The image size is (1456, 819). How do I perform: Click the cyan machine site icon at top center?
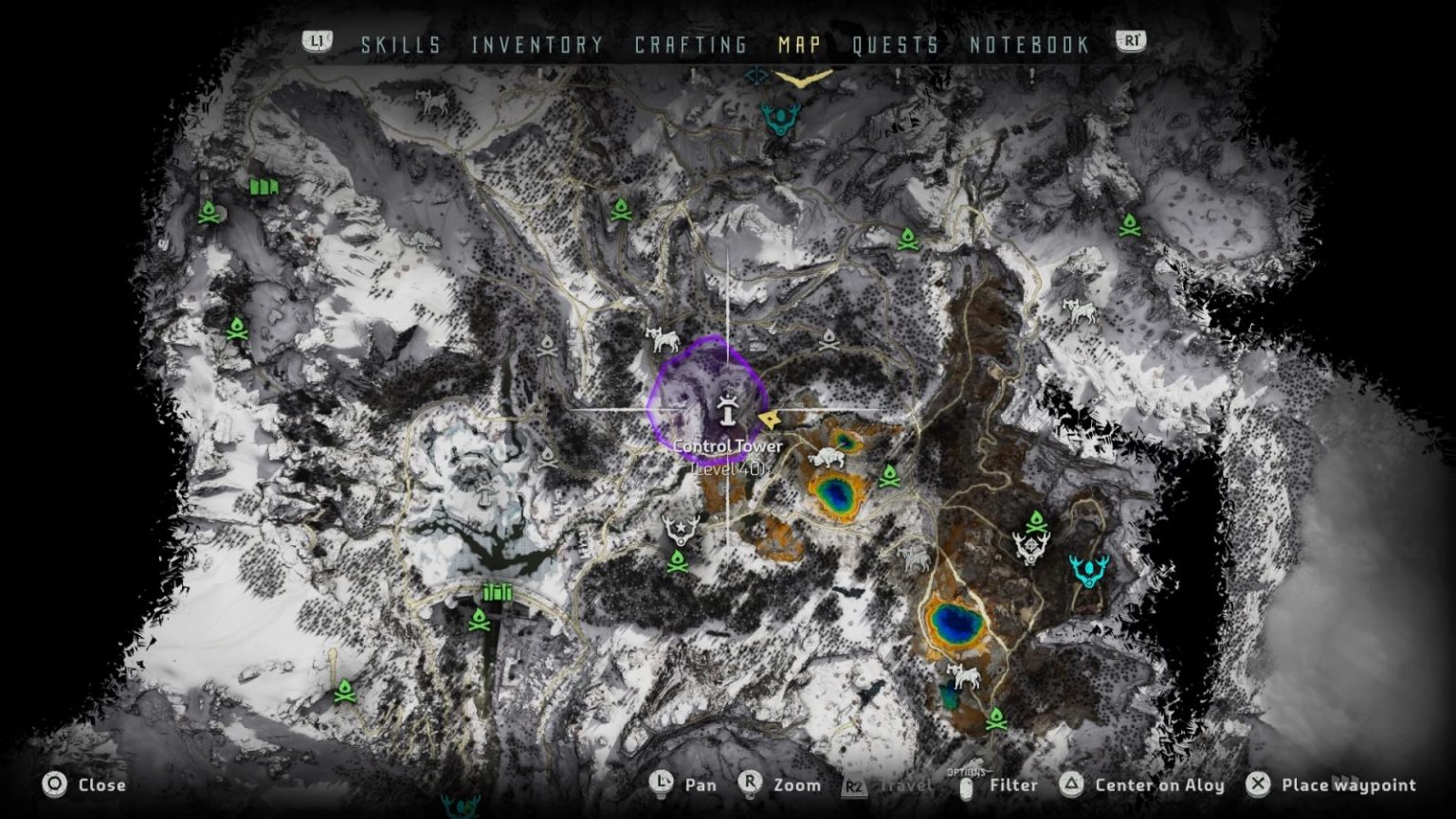pos(779,120)
